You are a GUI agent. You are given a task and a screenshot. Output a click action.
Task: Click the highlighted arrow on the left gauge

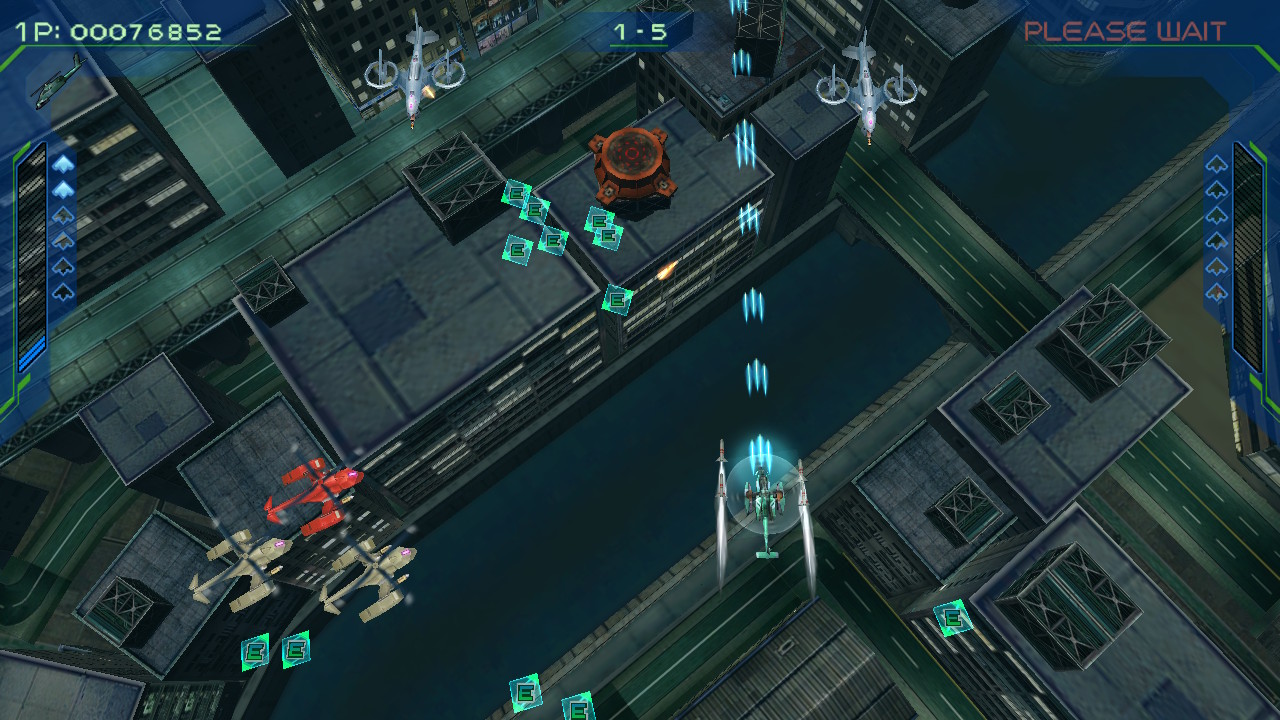click(x=62, y=188)
